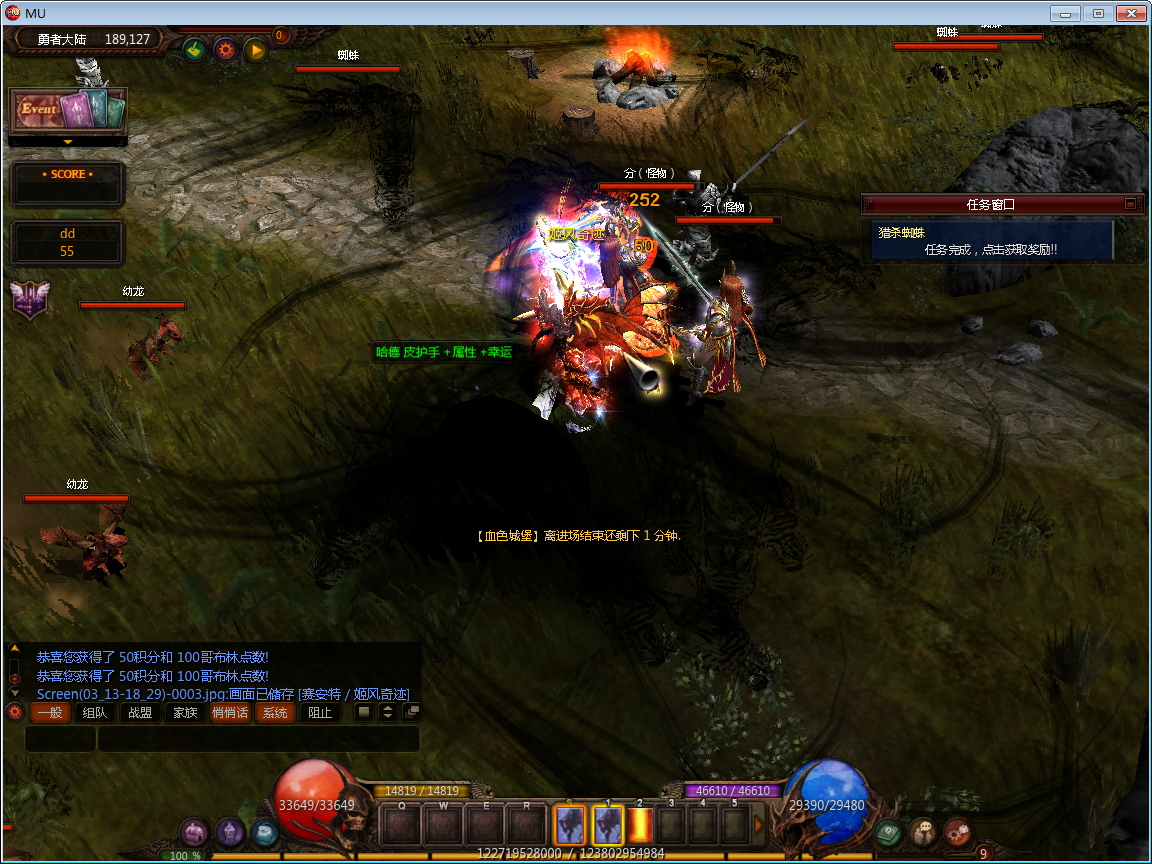Open the Event cards panel

click(x=68, y=109)
